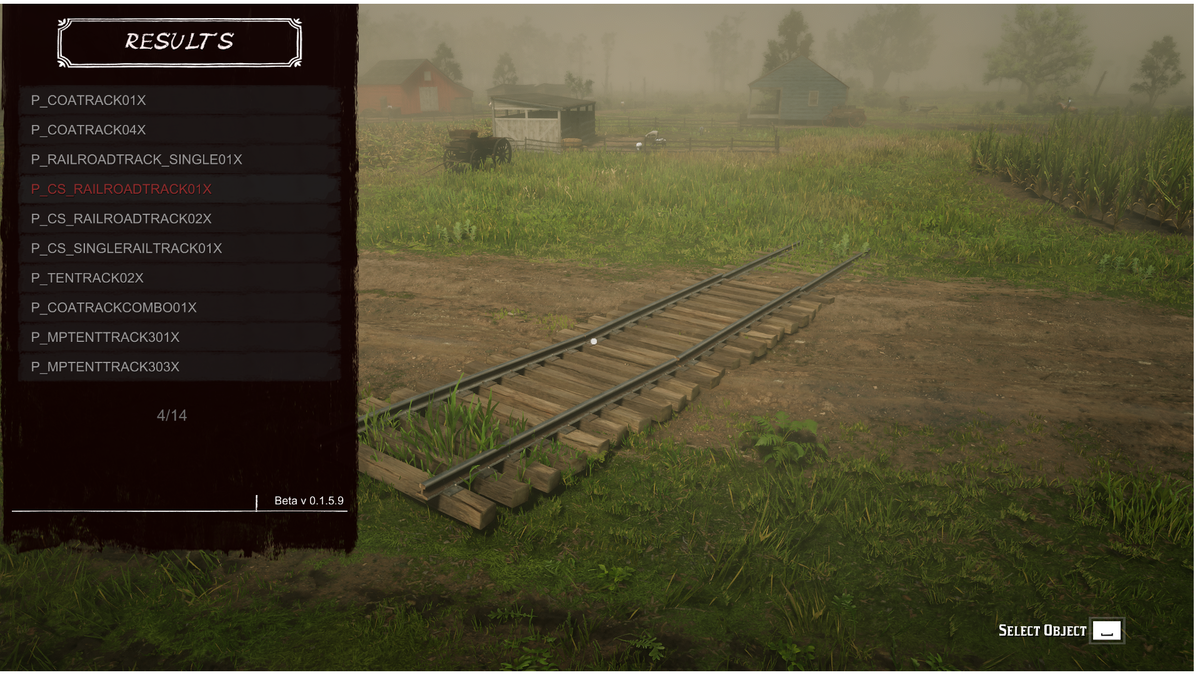Select the P_MPTENTTRACK301X object
Image resolution: width=1200 pixels, height=675 pixels.
180,337
